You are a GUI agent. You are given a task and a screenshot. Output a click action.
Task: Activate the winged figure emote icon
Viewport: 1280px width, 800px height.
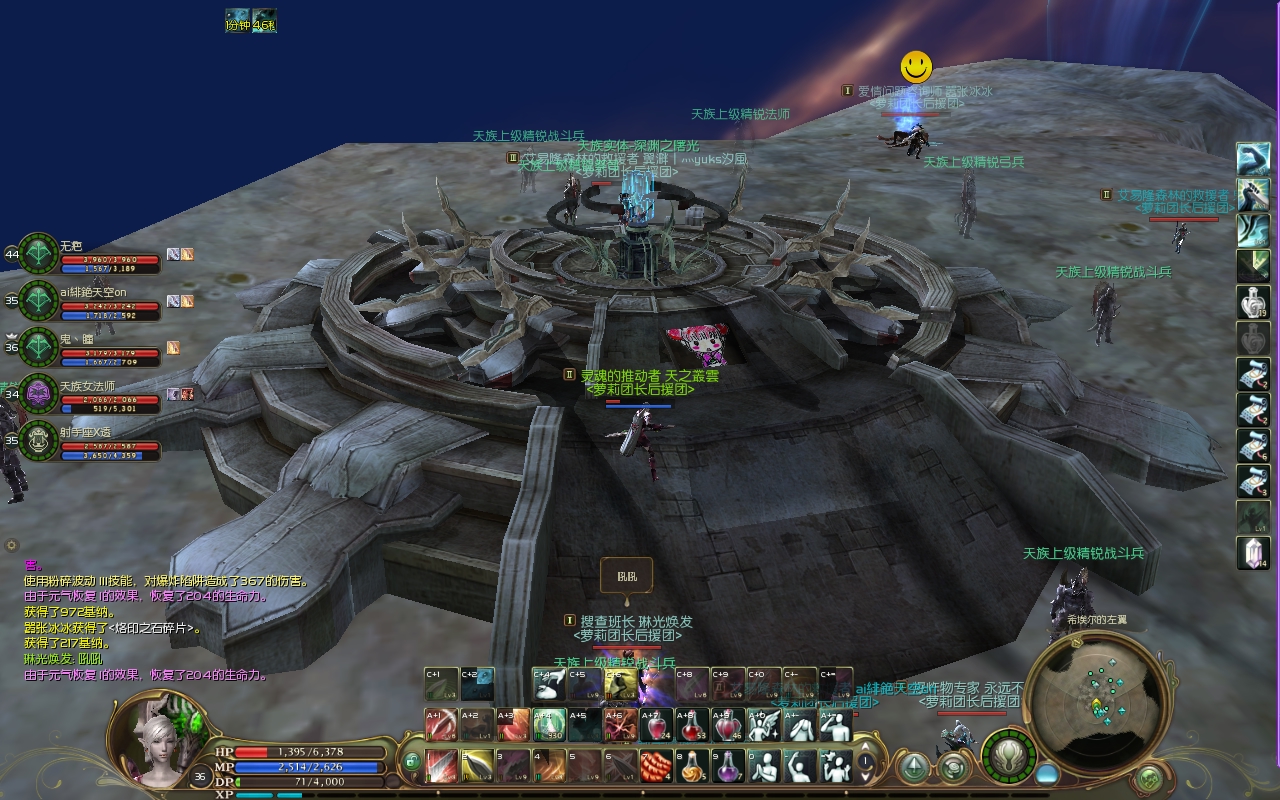pos(764,725)
